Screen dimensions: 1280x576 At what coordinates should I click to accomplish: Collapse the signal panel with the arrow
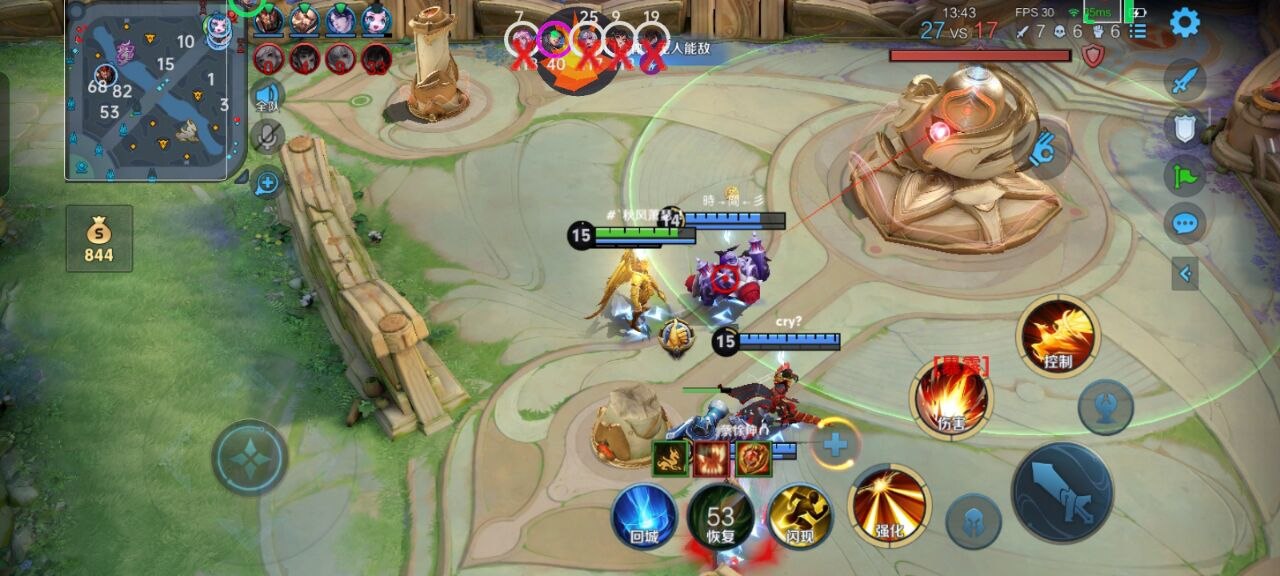click(1185, 272)
